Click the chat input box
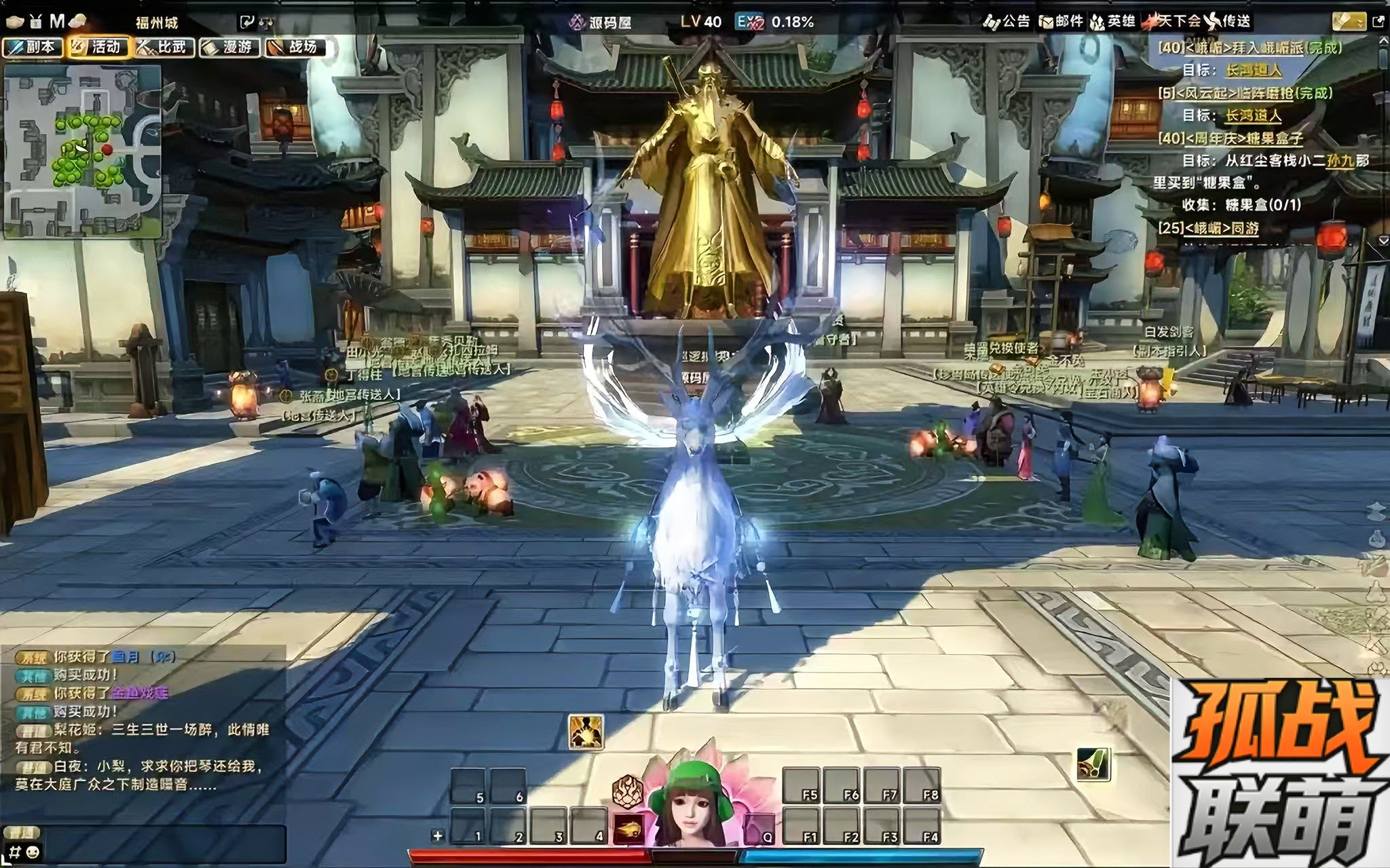1390x868 pixels. (156, 852)
